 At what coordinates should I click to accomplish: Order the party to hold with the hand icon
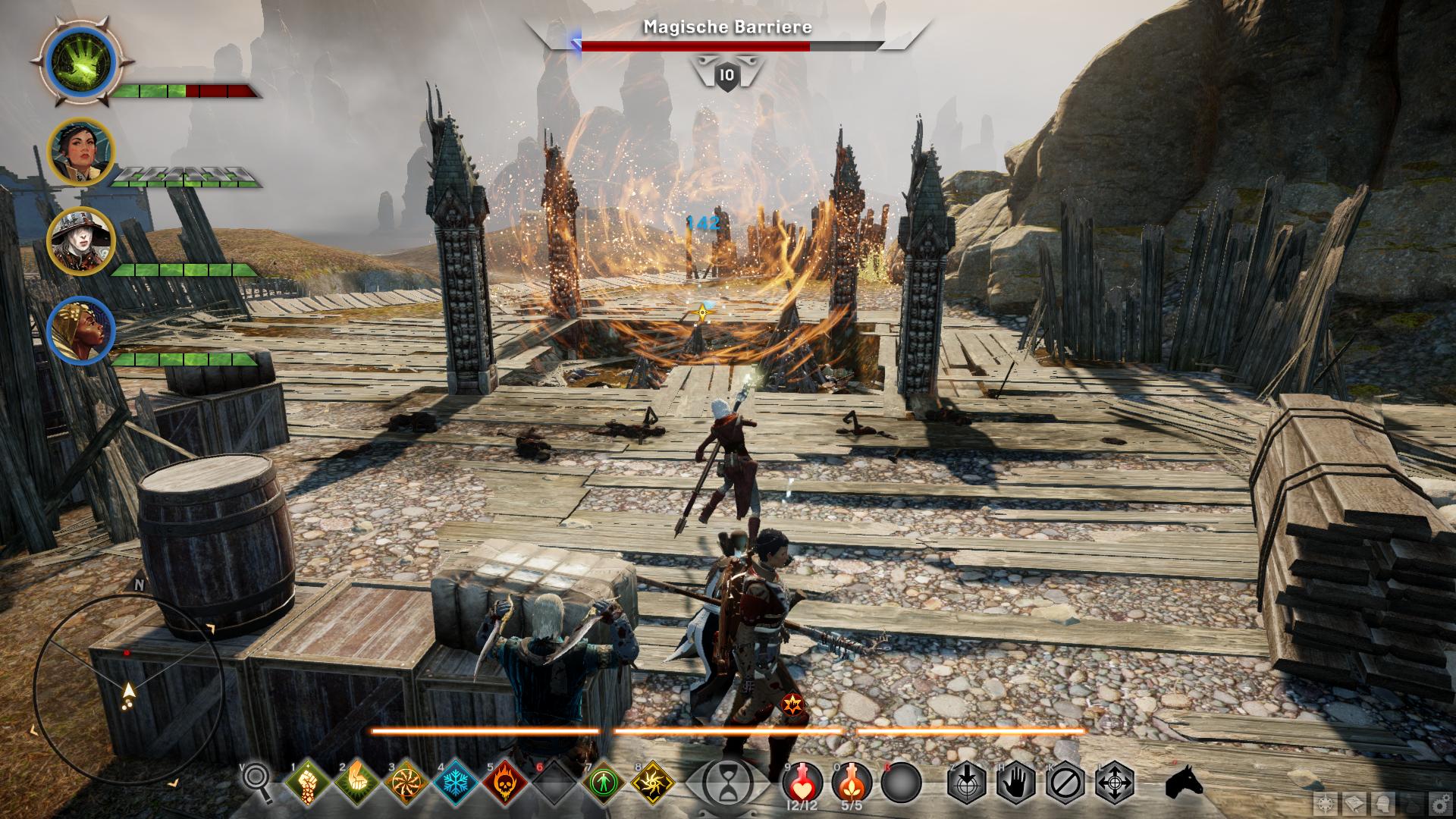click(x=1015, y=782)
